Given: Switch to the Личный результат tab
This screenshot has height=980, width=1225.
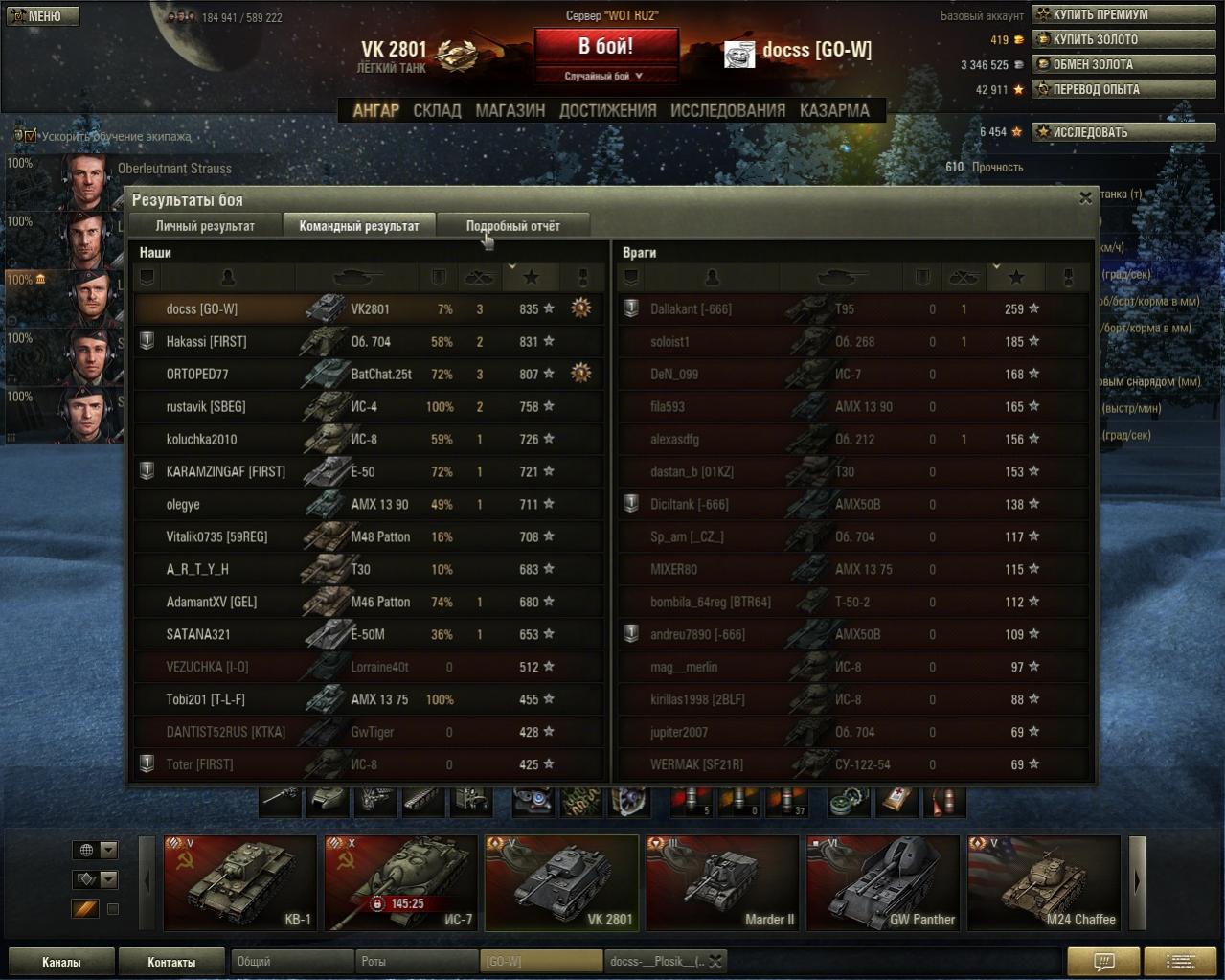Looking at the screenshot, I should [x=205, y=226].
